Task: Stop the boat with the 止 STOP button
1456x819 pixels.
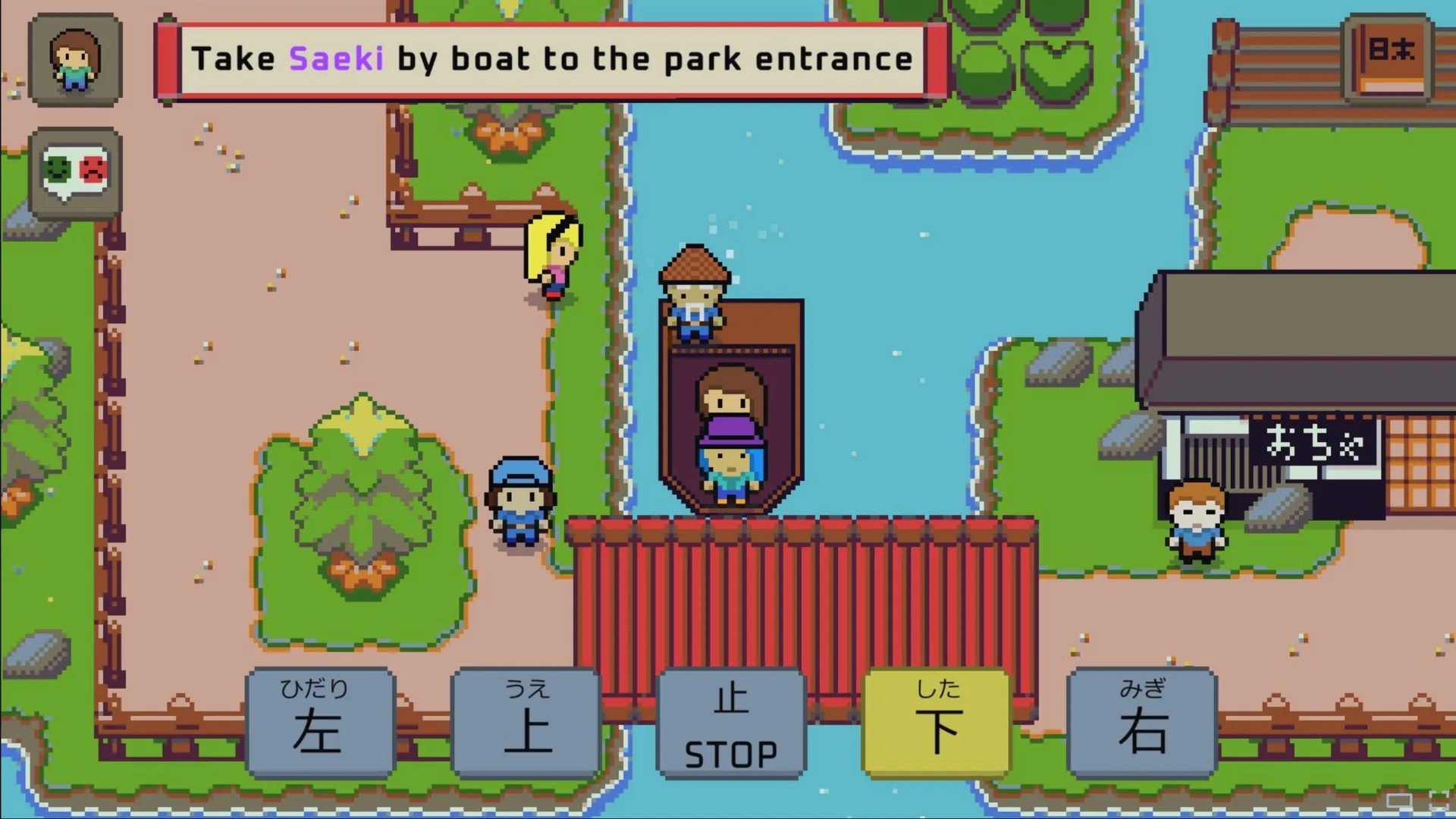Action: click(731, 723)
